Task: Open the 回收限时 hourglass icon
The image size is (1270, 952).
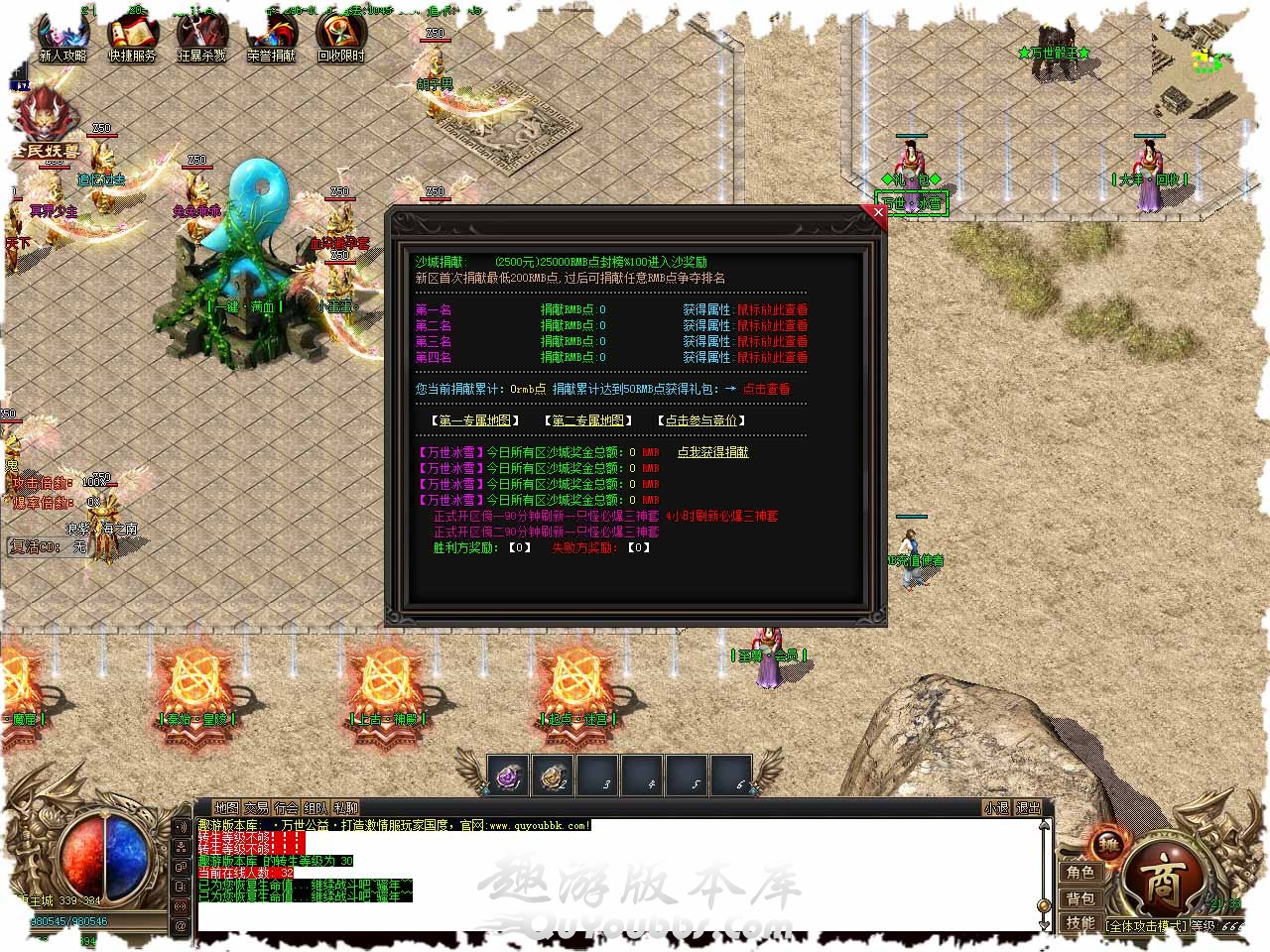Action: coord(340,38)
